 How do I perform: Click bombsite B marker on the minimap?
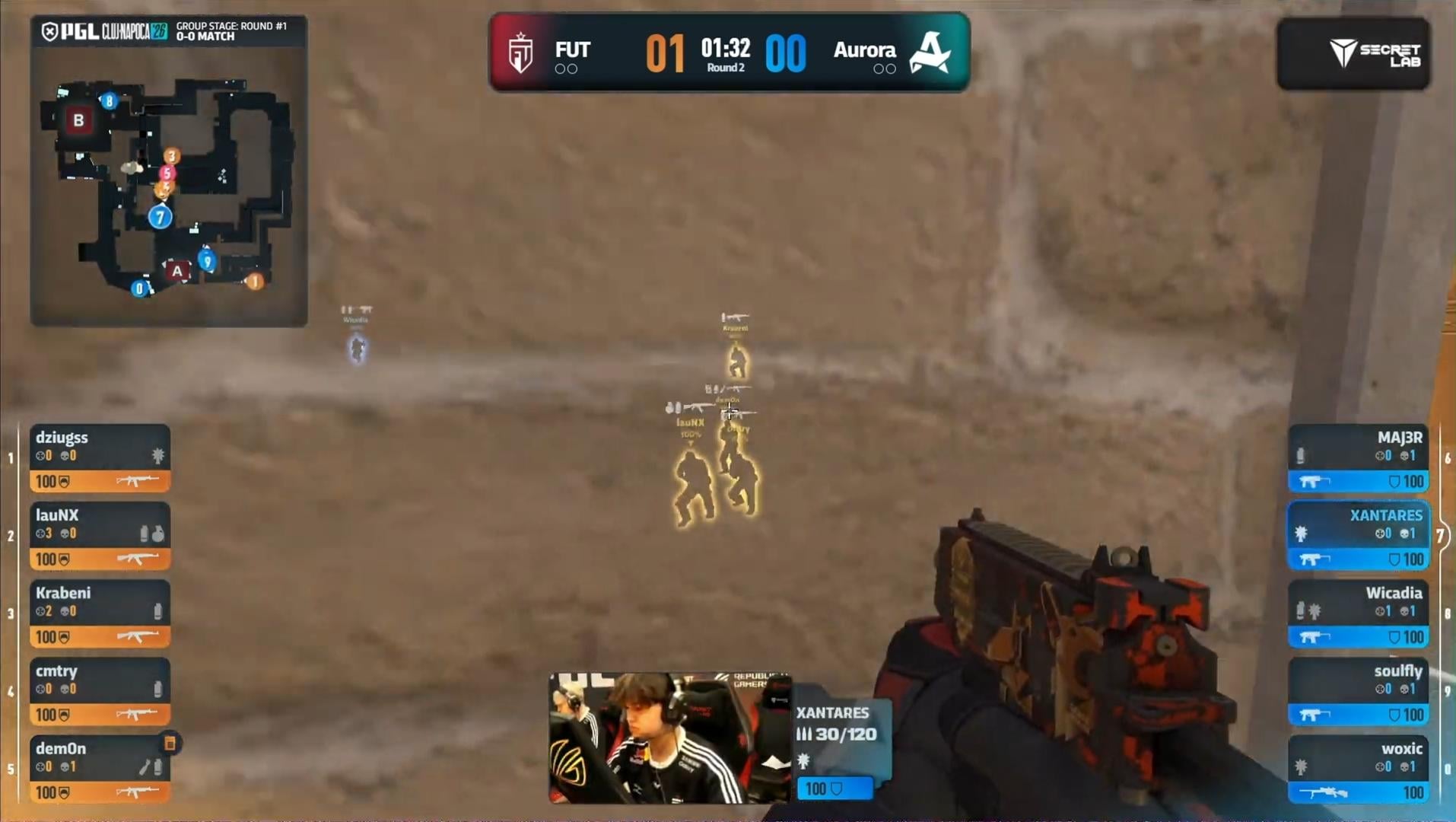point(78,120)
